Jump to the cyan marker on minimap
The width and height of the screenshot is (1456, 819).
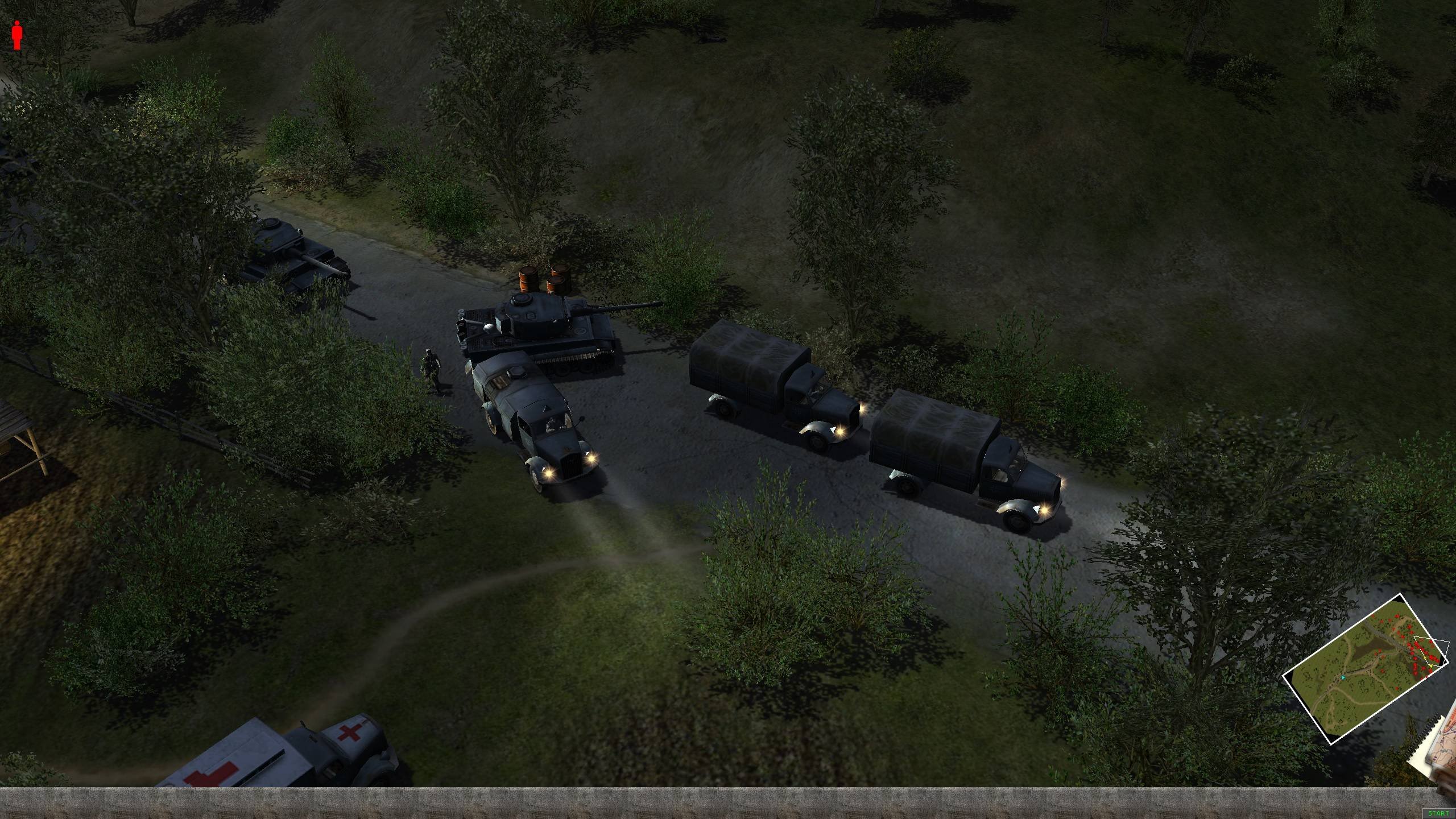pos(1343,677)
